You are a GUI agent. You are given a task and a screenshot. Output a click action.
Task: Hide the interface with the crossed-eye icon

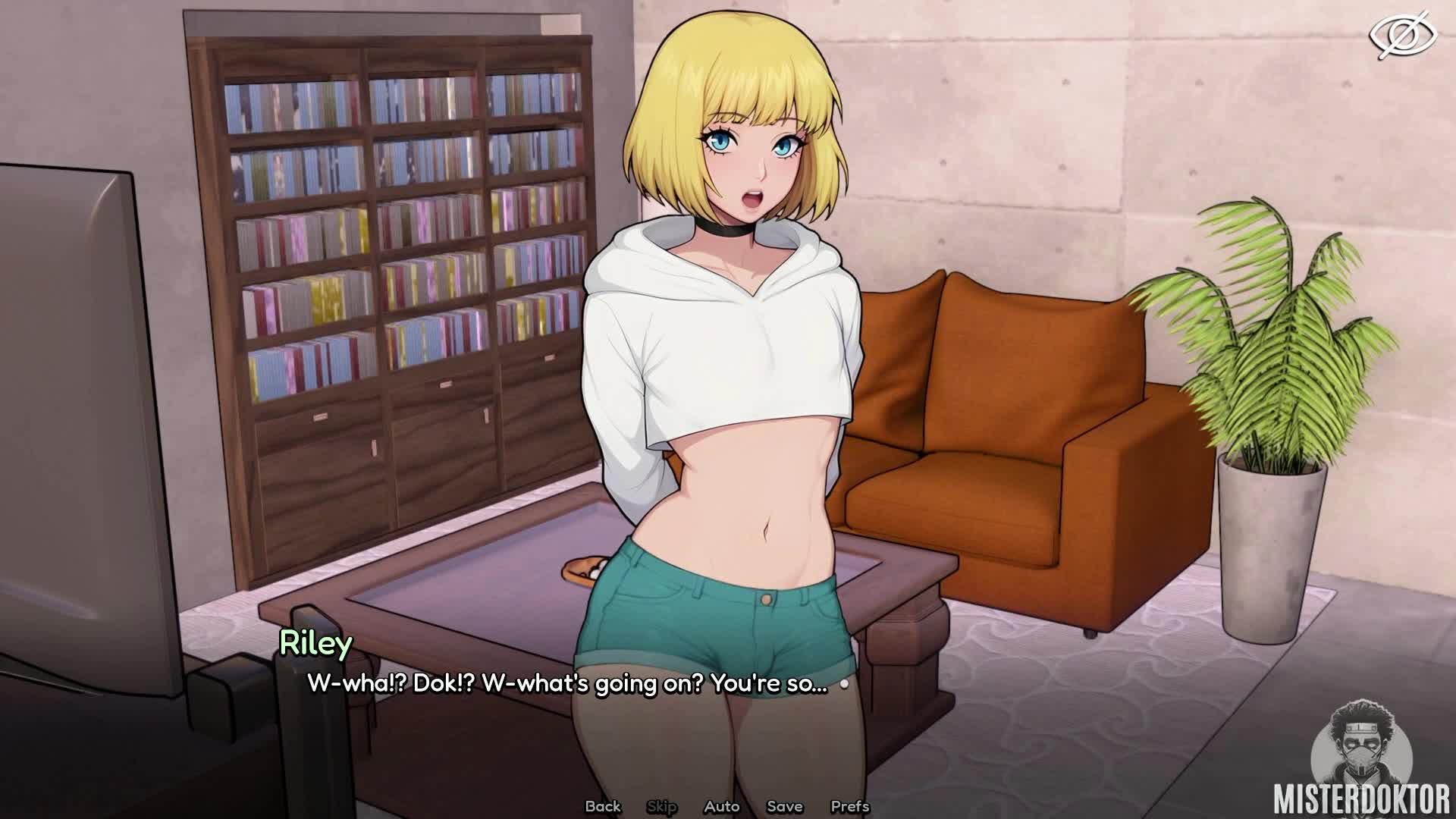pyautogui.click(x=1402, y=35)
